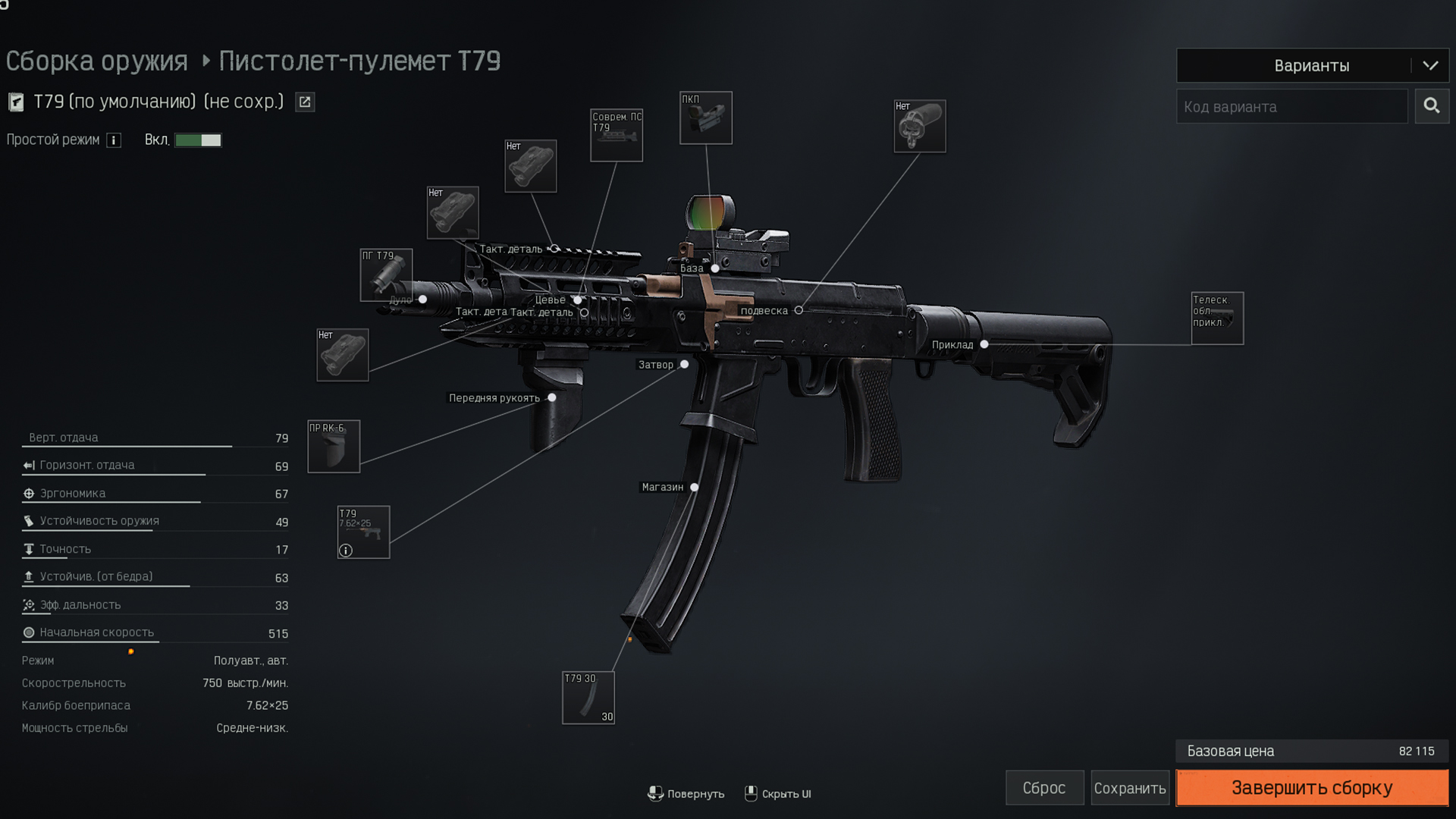Save the build with Сохранить
1456x819 pixels.
click(x=1129, y=788)
